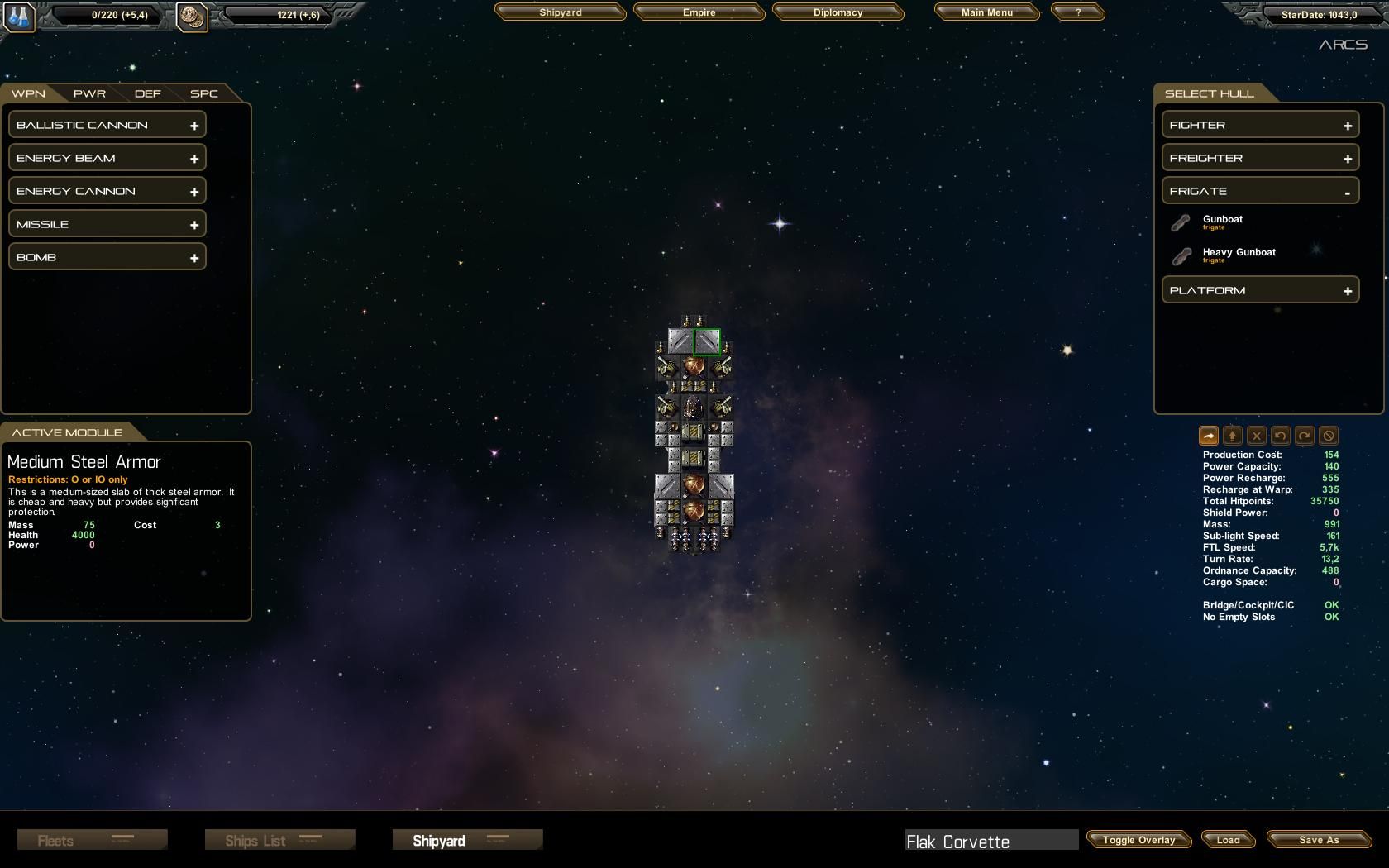Load a saved ship design
This screenshot has width=1389, height=868.
coord(1228,840)
